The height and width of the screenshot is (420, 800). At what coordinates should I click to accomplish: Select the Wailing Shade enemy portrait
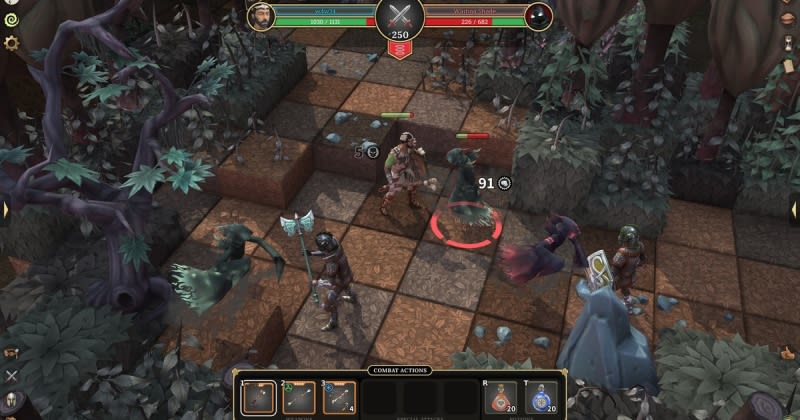(537, 17)
